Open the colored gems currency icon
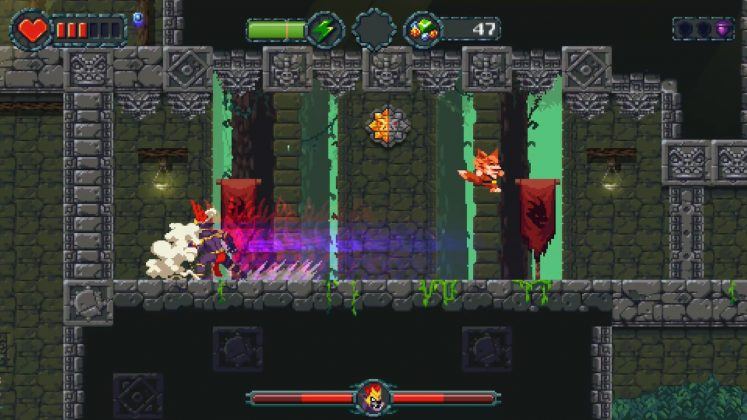Image resolution: width=747 pixels, height=420 pixels. (422, 29)
